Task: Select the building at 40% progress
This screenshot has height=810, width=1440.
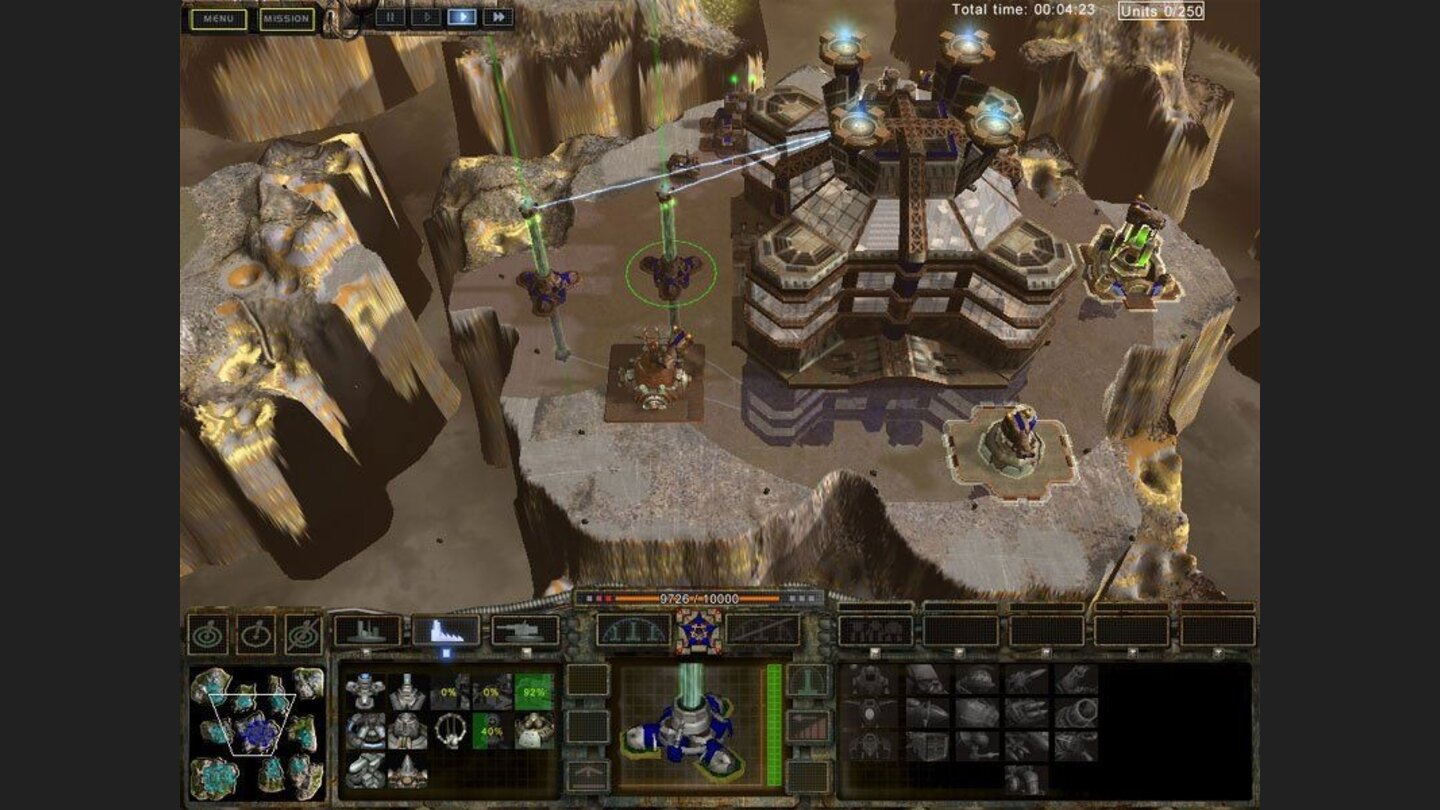Action: [491, 731]
